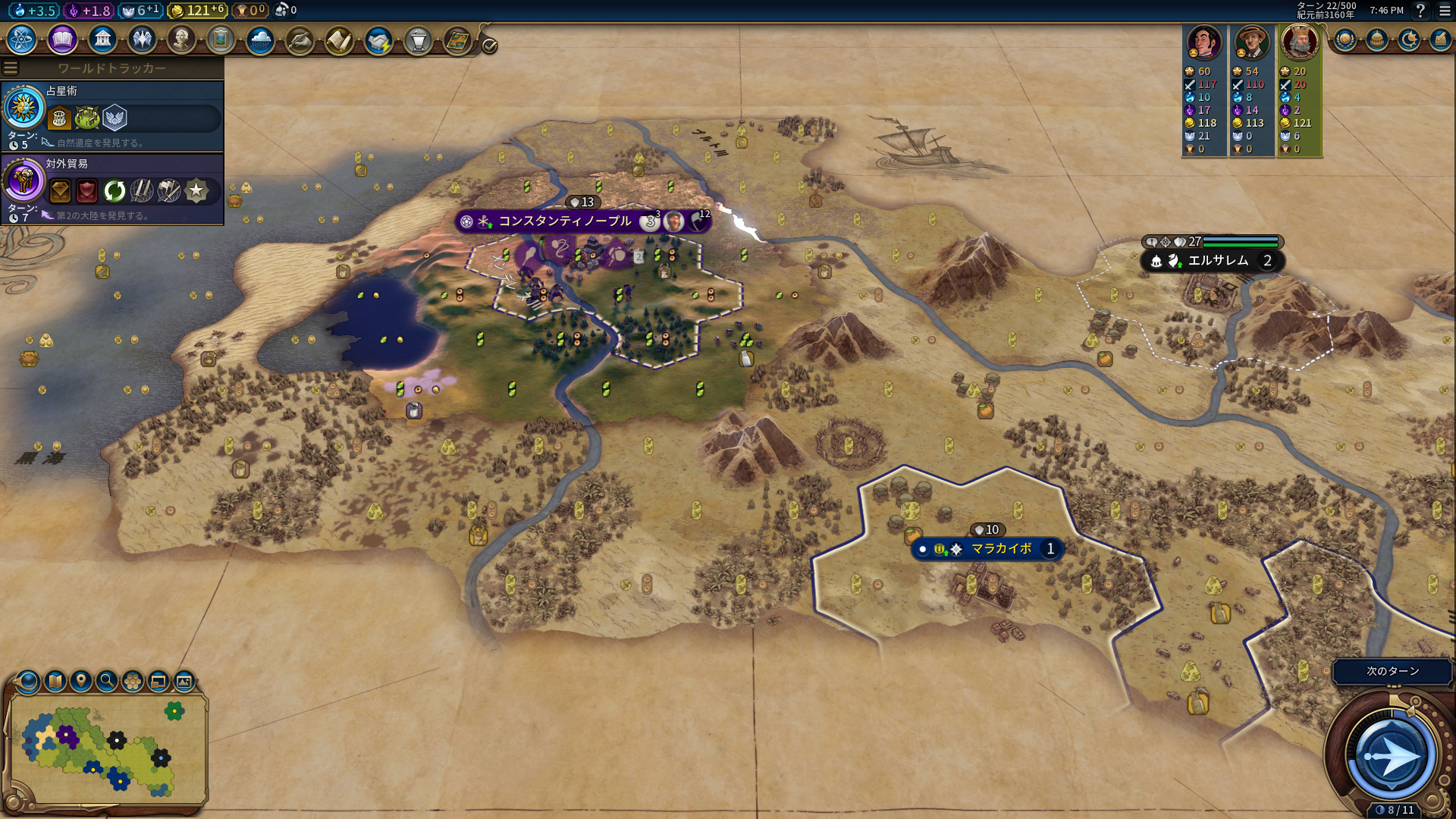Open the world rankings globe icon
Screen dimensions: 1456x819
pyautogui.click(x=1345, y=39)
